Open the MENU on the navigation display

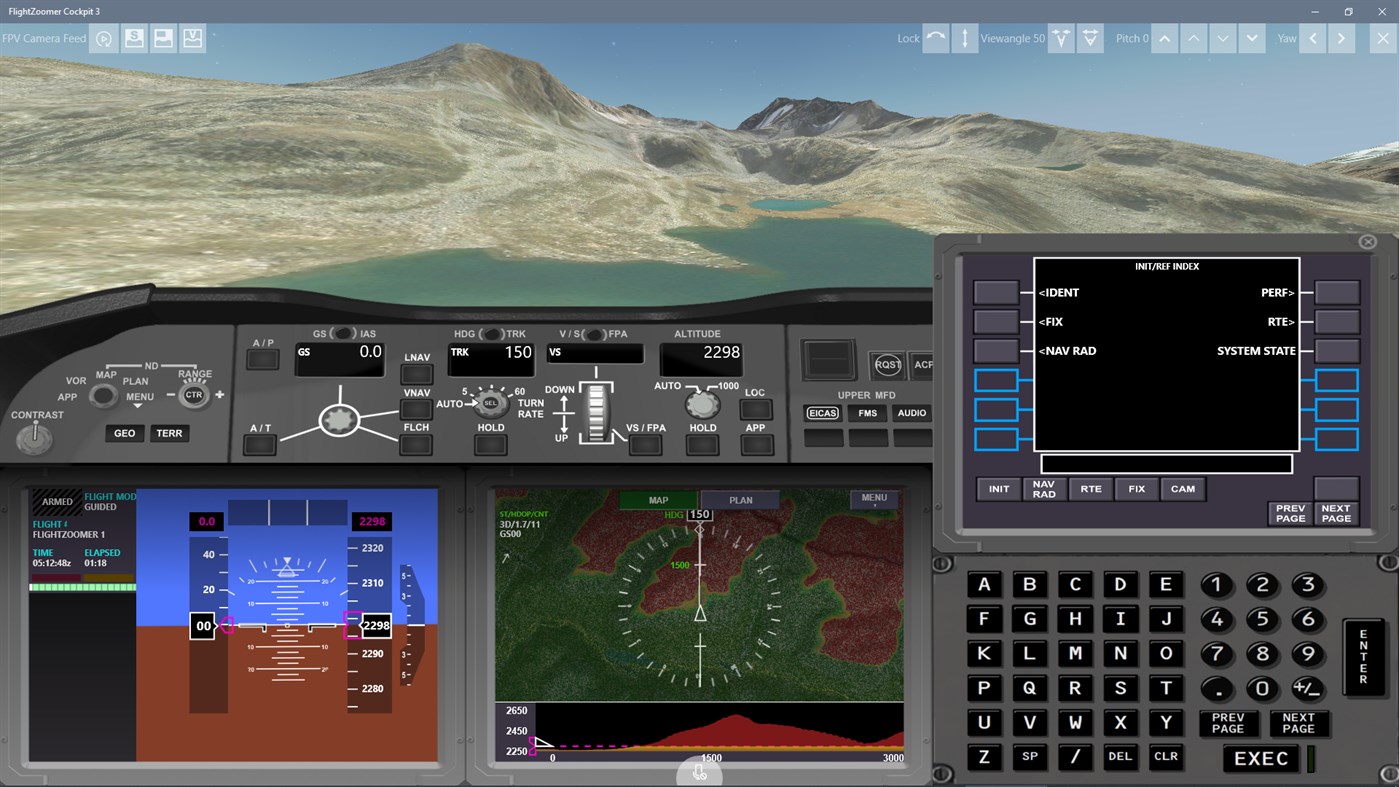pos(873,497)
